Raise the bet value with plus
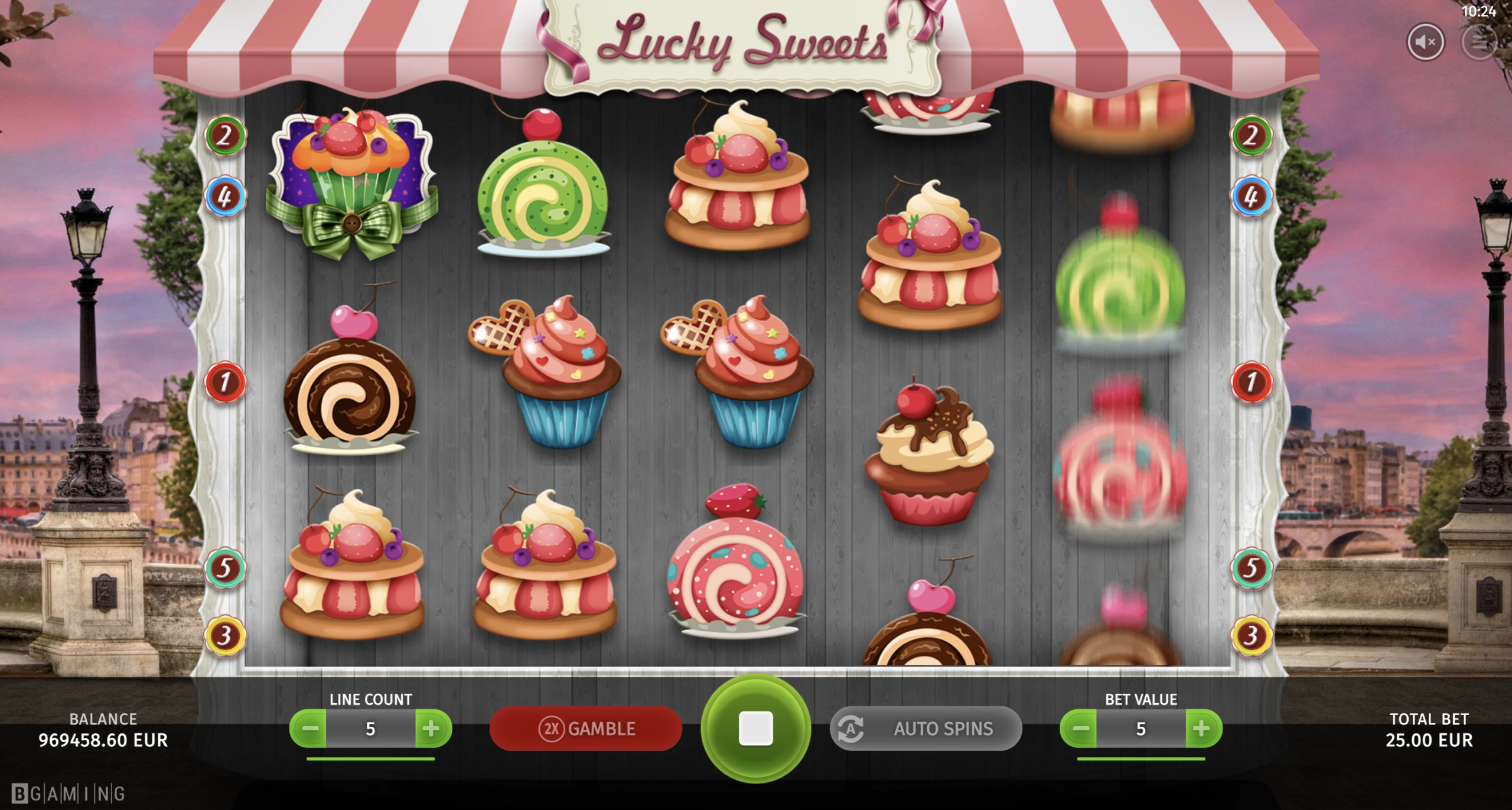Screen dimensions: 1512x810 pos(1202,729)
